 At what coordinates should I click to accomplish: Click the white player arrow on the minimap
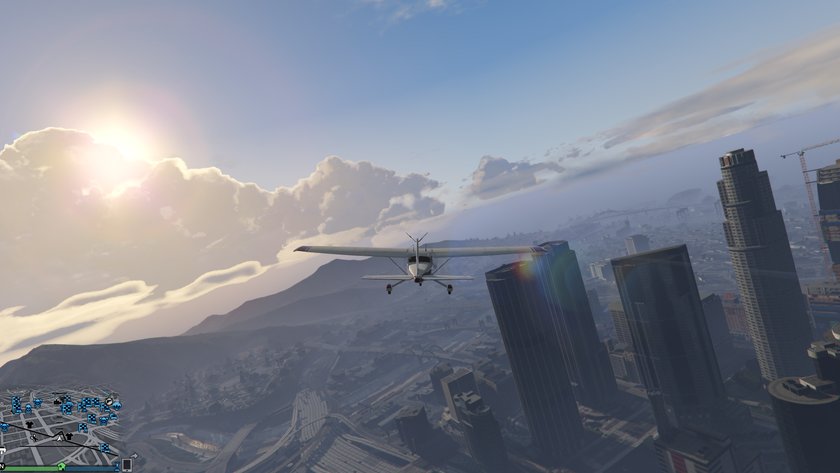pos(59,438)
